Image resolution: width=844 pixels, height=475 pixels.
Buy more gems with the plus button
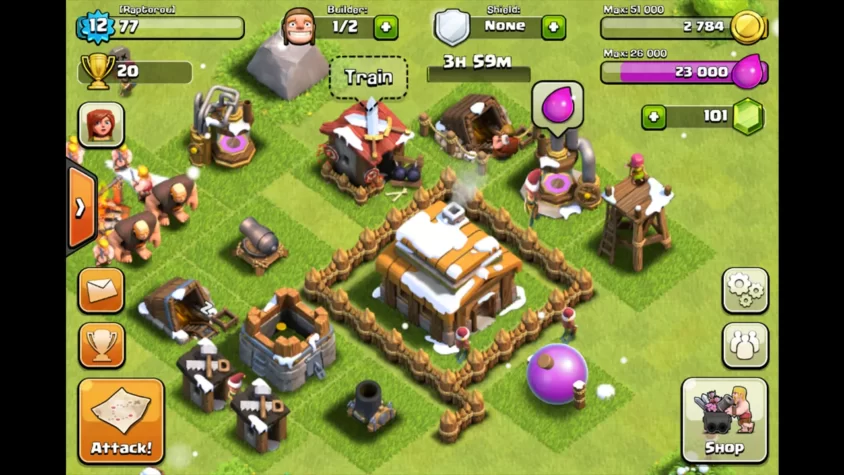pyautogui.click(x=654, y=117)
